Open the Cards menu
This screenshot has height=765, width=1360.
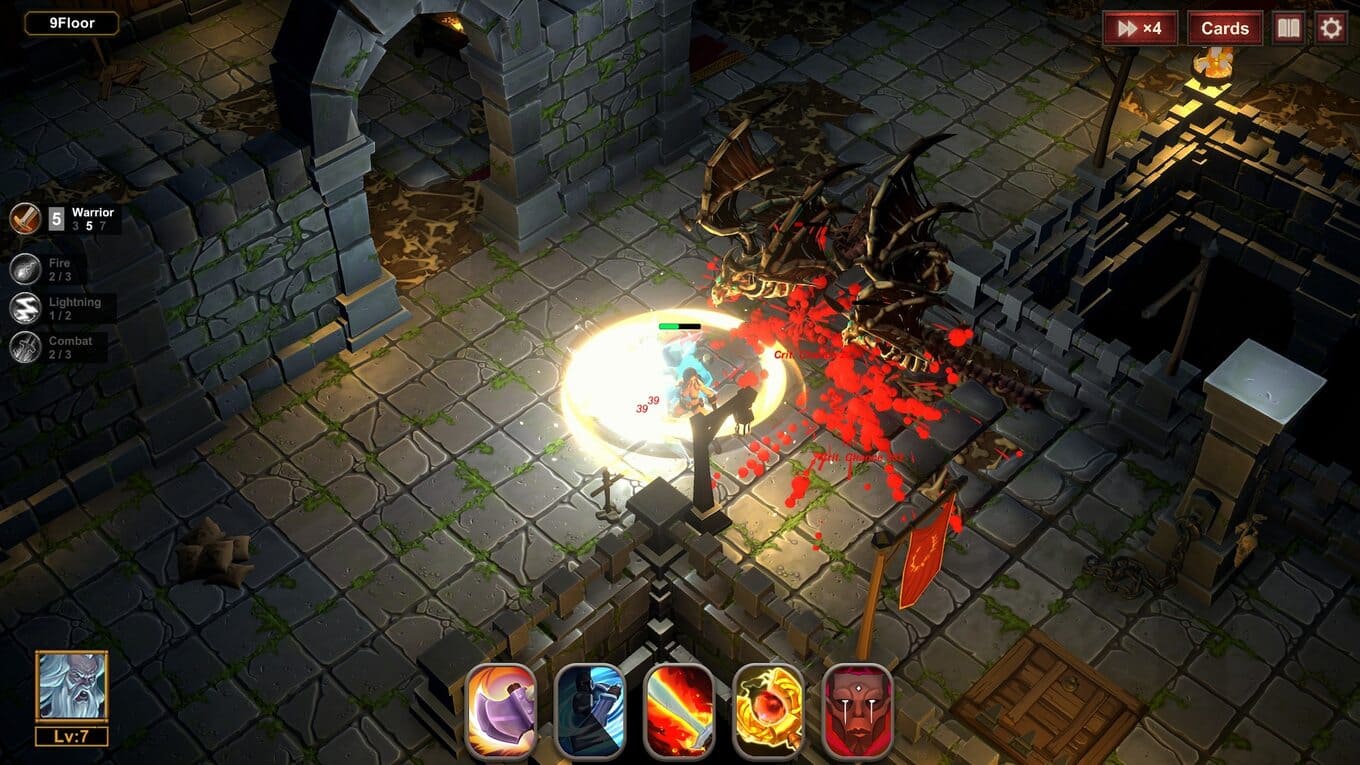[1225, 28]
